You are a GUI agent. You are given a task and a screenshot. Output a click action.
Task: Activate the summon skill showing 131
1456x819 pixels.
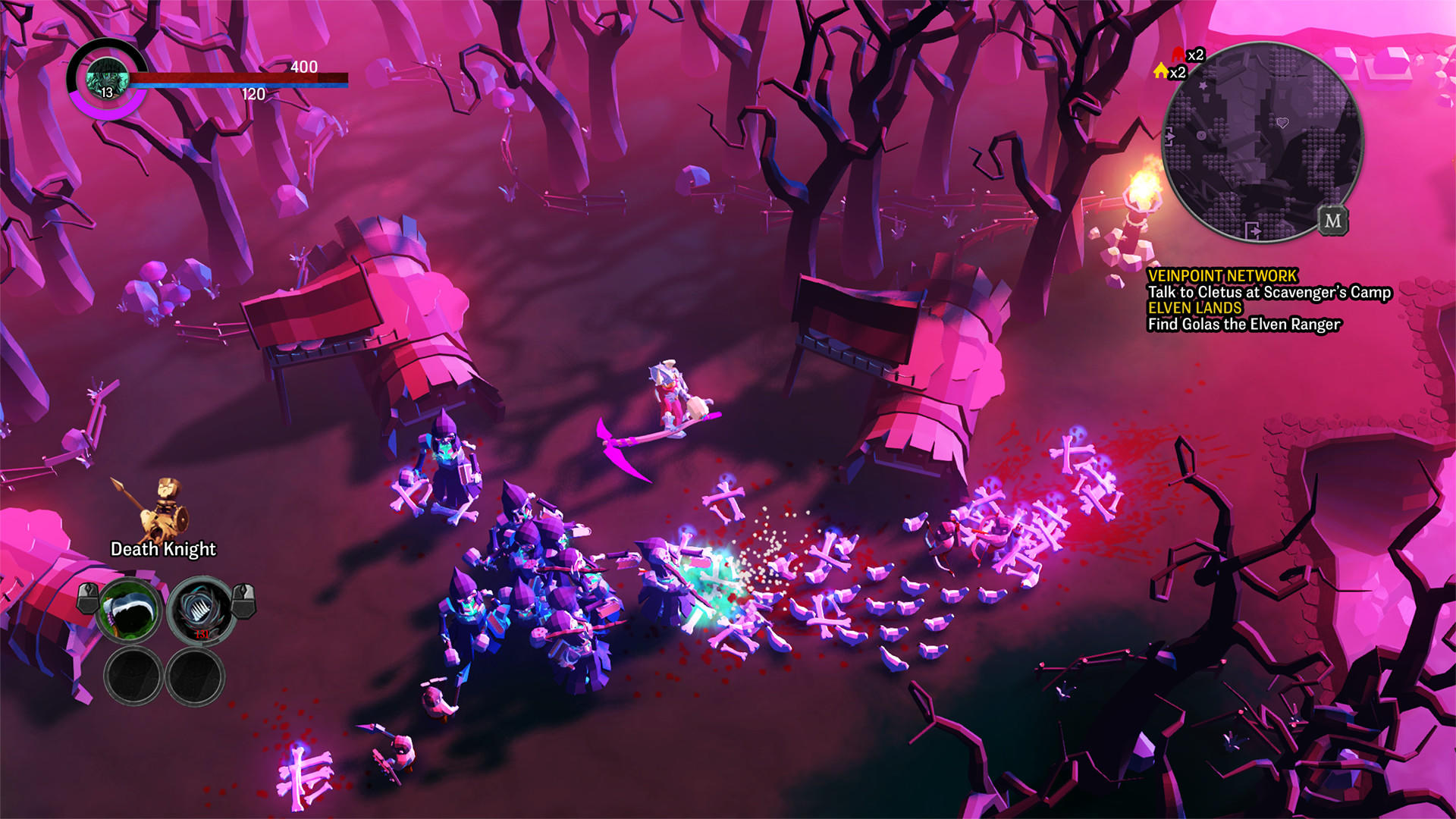coord(199,610)
